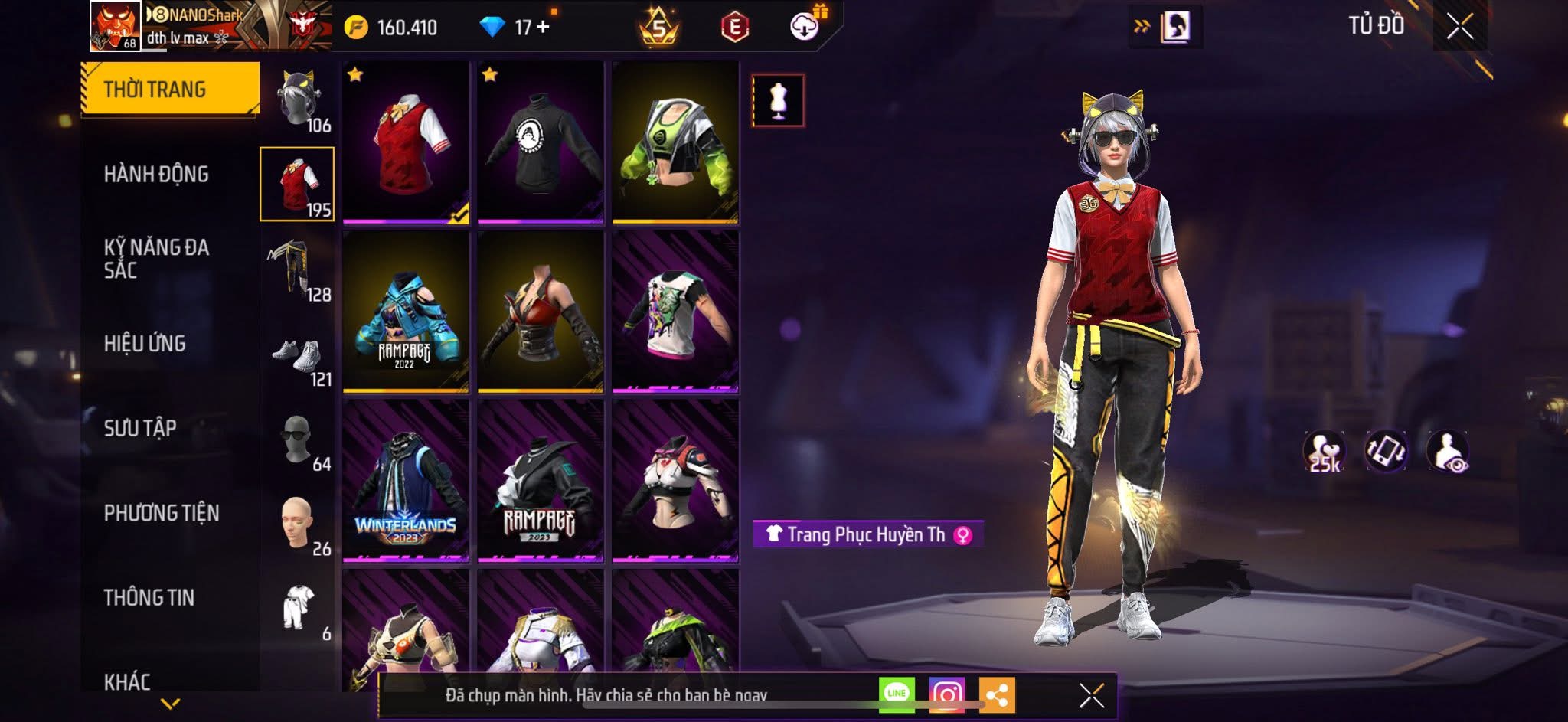1568x722 pixels.
Task: Equip the black turtleneck sweater top
Action: (541, 143)
